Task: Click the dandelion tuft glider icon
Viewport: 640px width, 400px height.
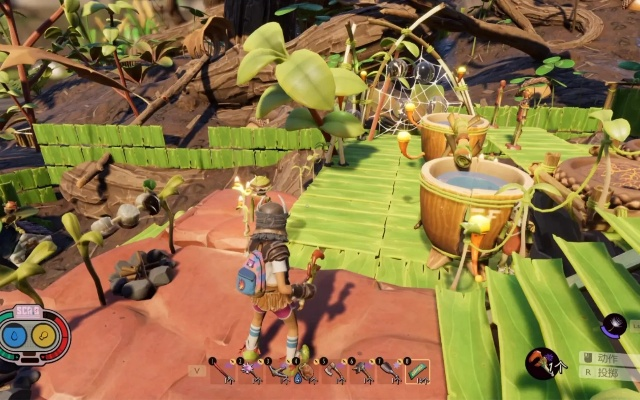Action: click(x=613, y=325)
